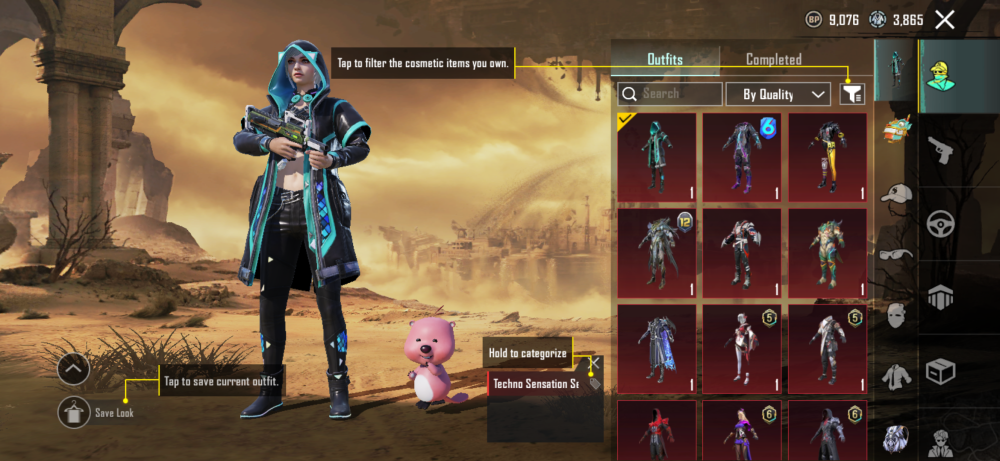Open the glasses eyewear category
1000x461 pixels.
coord(896,254)
